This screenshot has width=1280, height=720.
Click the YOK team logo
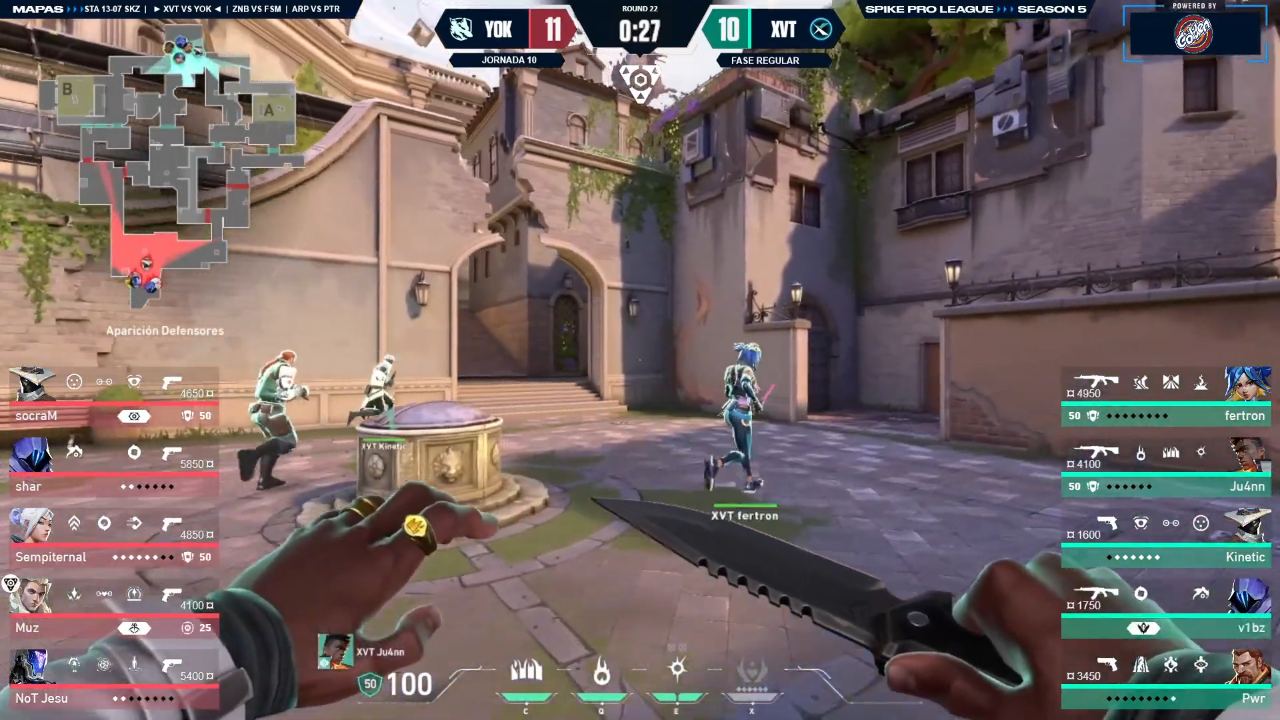pos(461,29)
